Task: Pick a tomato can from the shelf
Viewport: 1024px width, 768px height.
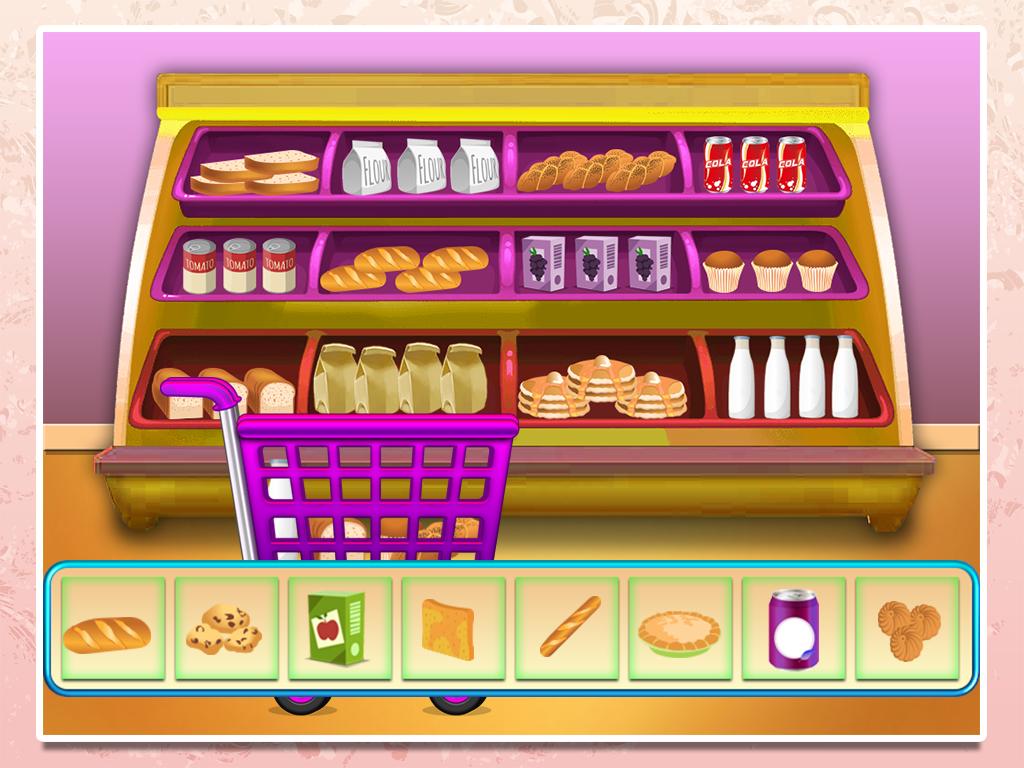Action: point(239,265)
